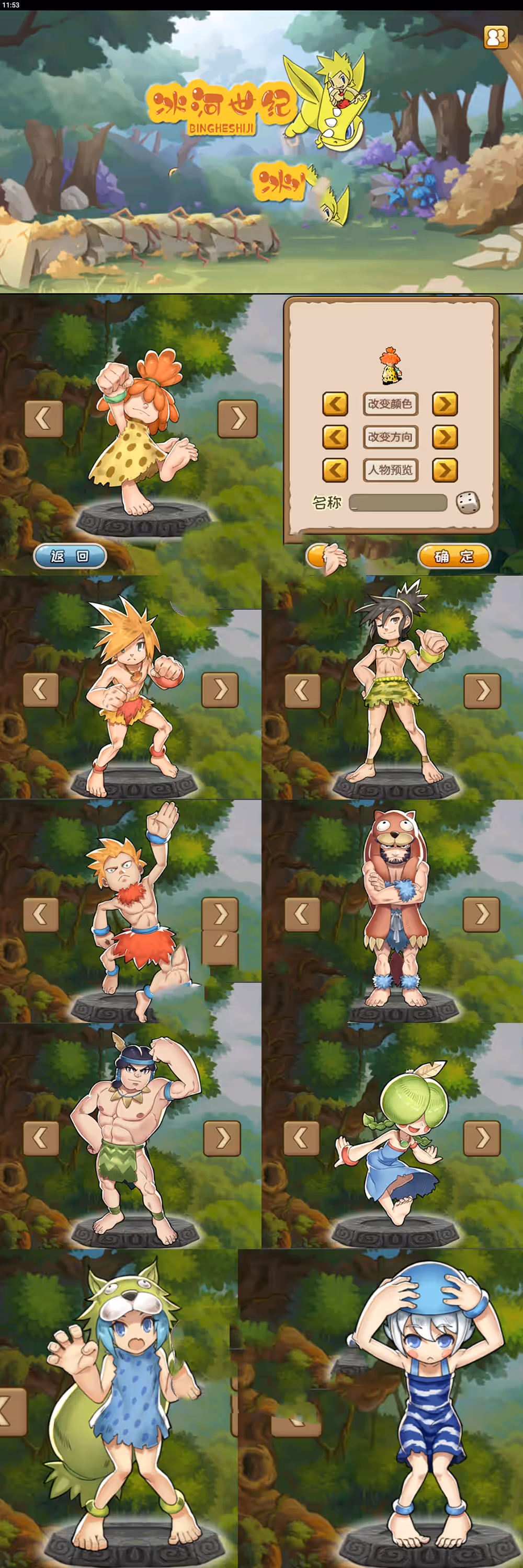Image resolution: width=523 pixels, height=1568 pixels.
Task: Click the 返回 back button
Action: coord(70,556)
